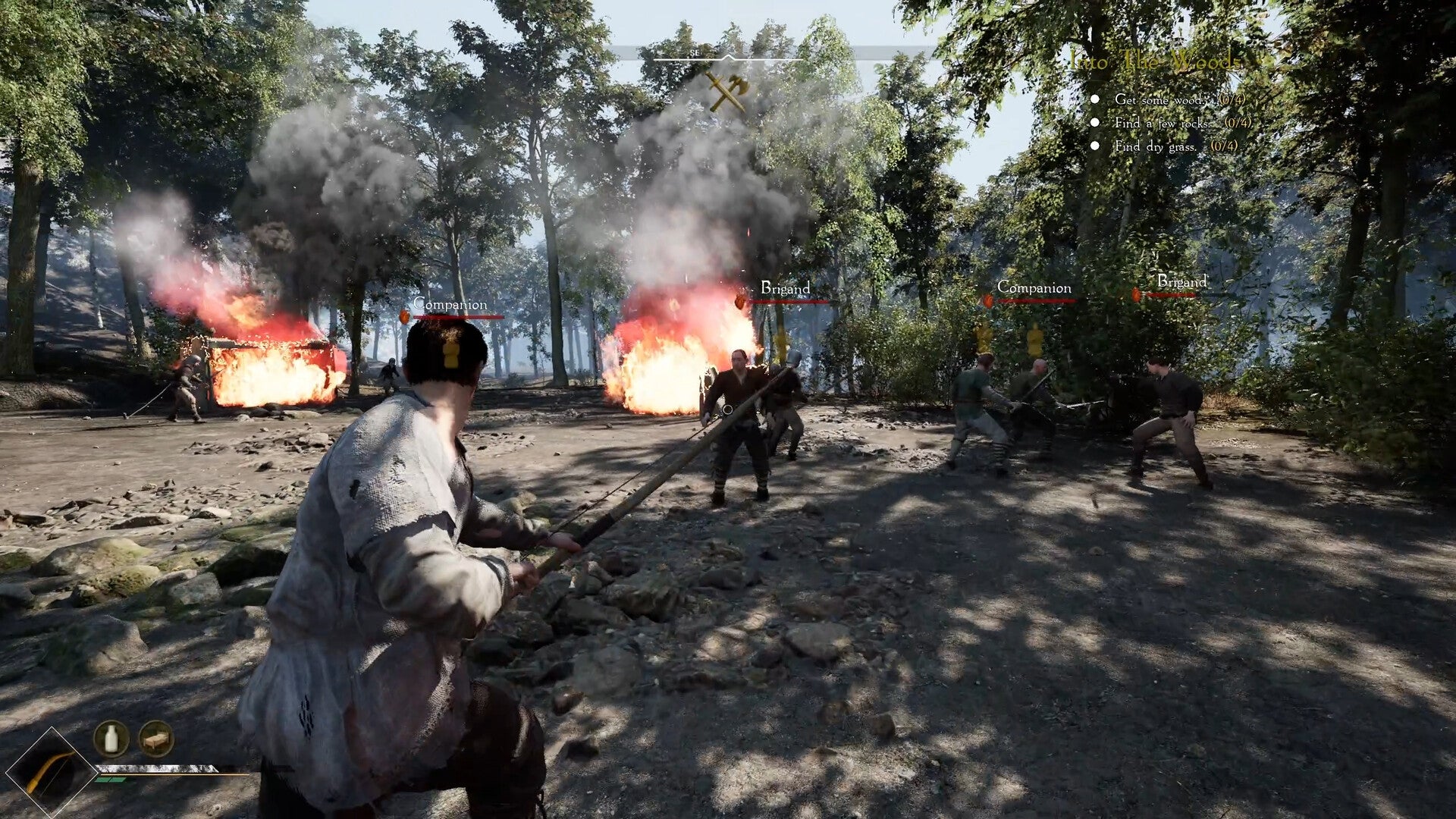Screen dimensions: 1456x819
Task: Toggle the 'Find dry grass' objective bullet
Action: [x=1095, y=145]
